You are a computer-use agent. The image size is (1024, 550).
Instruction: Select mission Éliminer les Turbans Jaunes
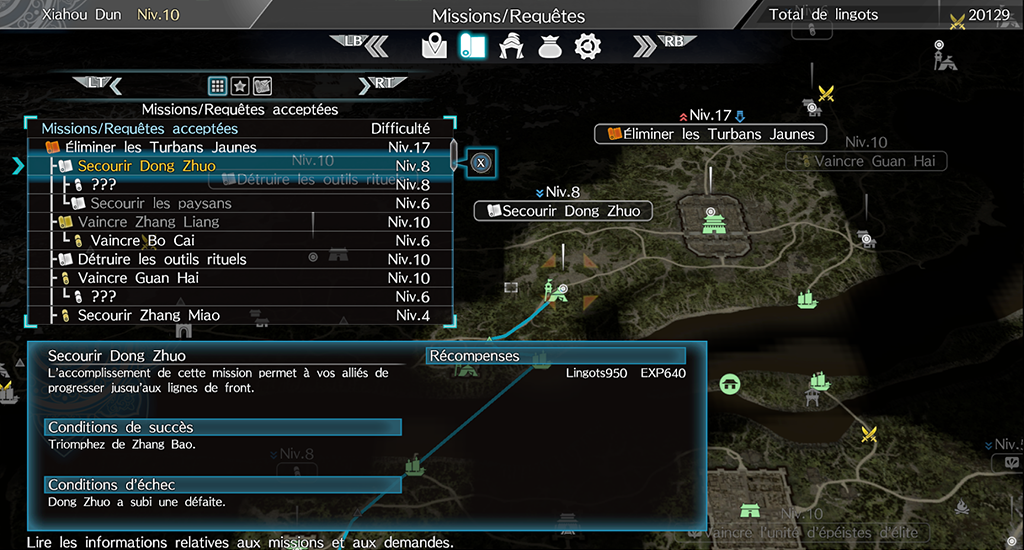167,147
